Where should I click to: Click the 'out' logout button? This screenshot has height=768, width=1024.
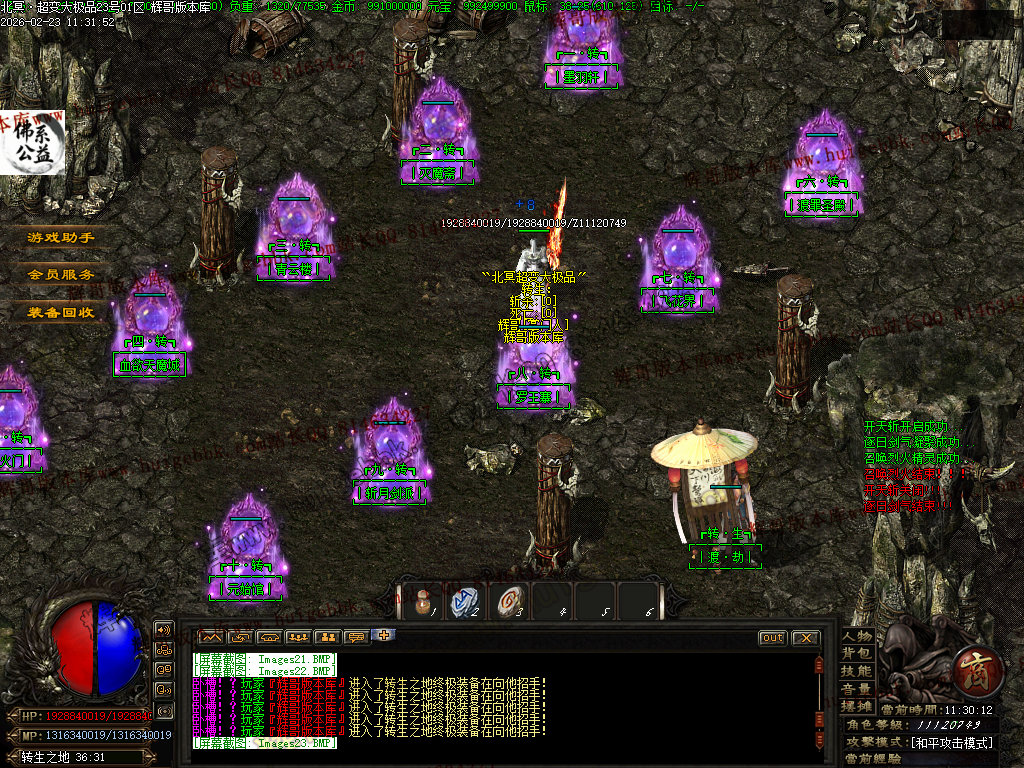pyautogui.click(x=773, y=638)
